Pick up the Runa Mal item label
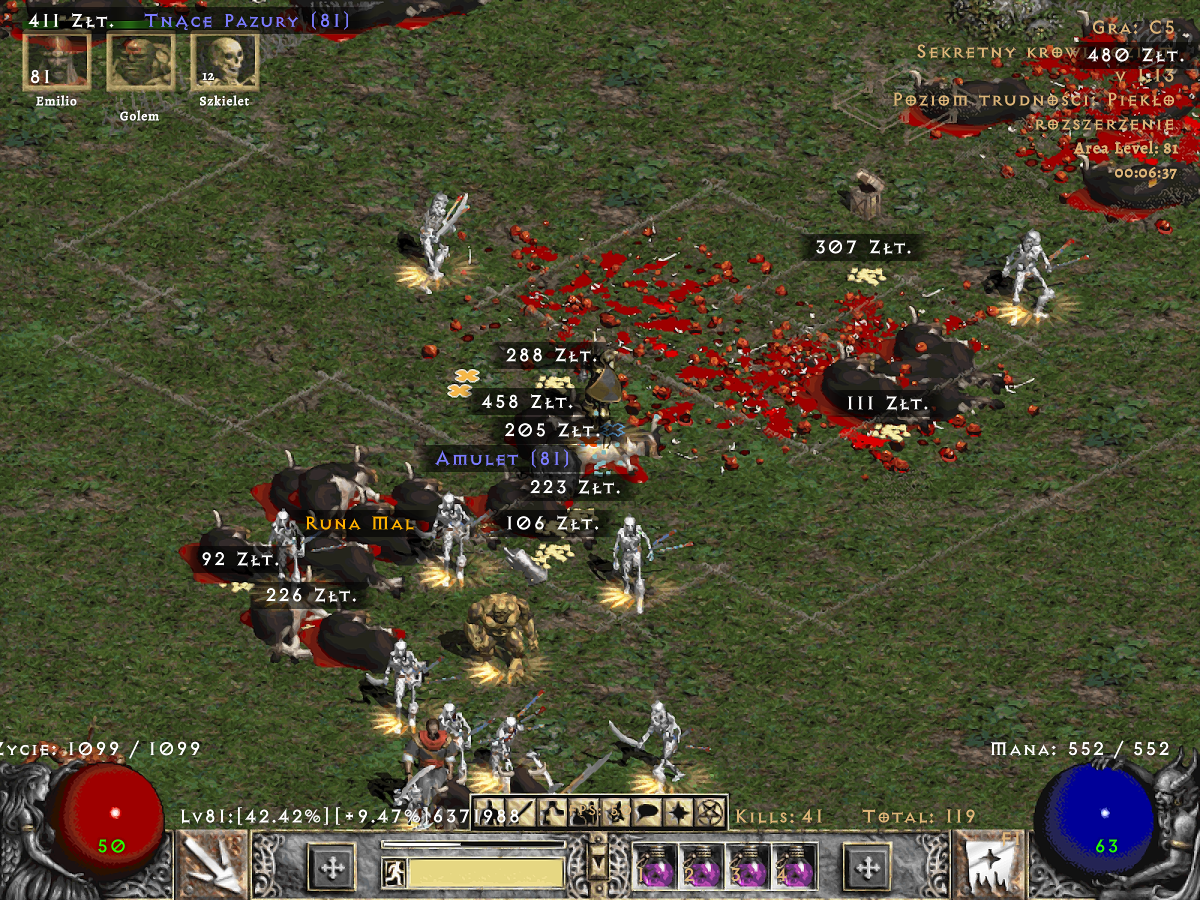Screen dimensions: 1200x900 (345, 523)
